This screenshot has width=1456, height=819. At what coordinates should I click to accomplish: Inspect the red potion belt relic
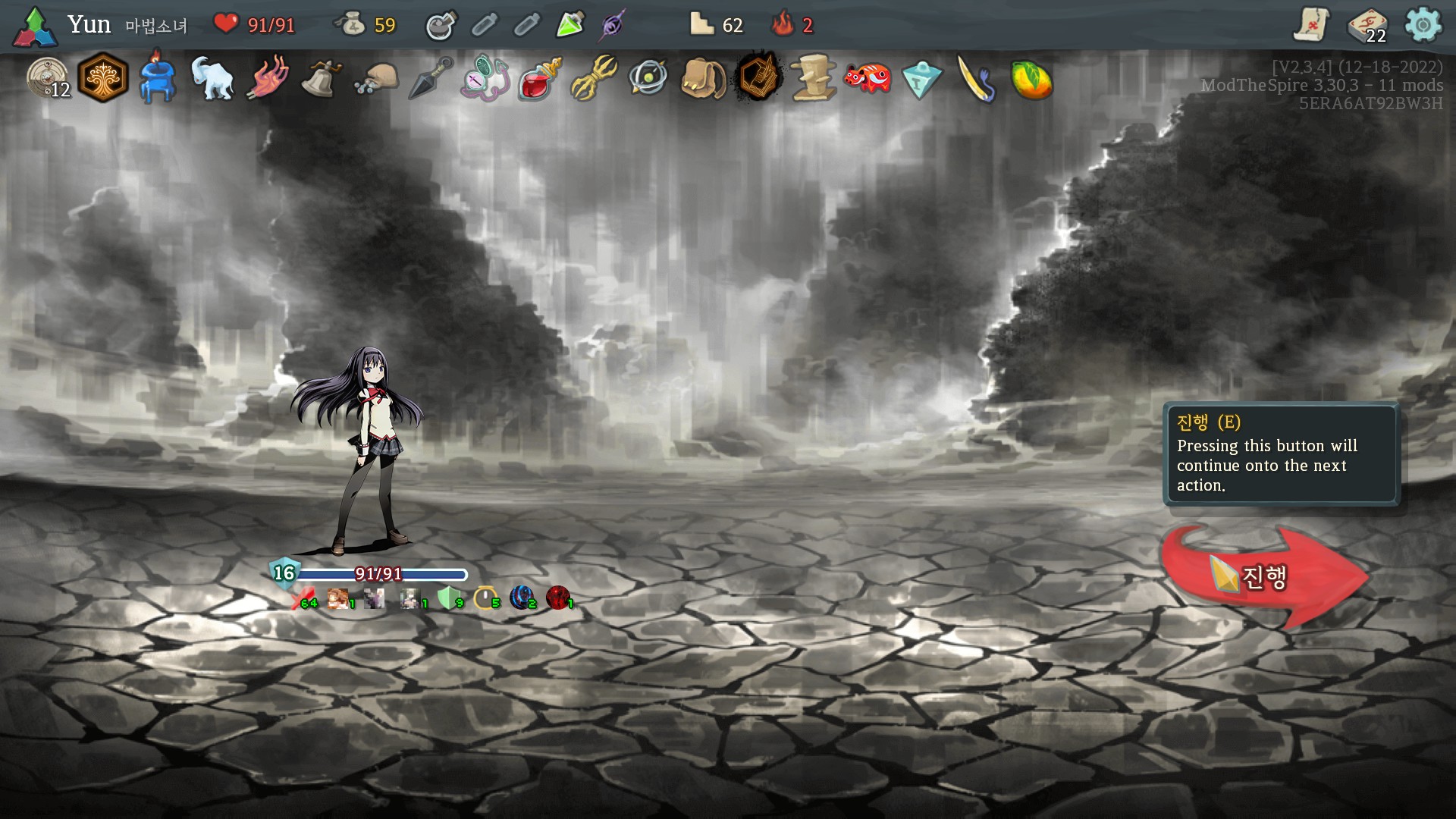(539, 78)
